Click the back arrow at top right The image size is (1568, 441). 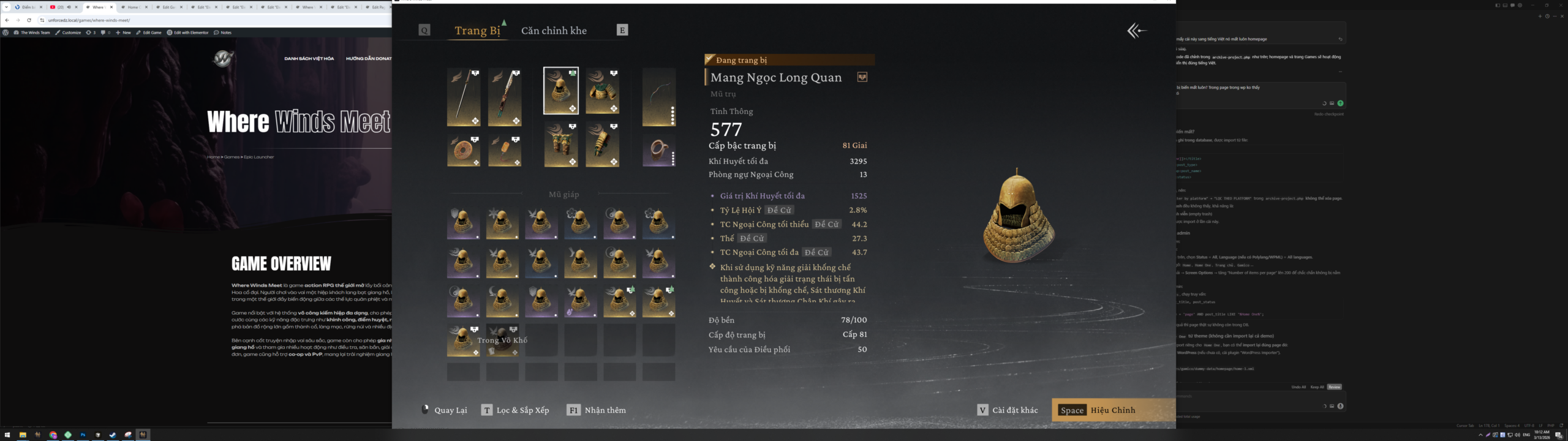click(1136, 31)
